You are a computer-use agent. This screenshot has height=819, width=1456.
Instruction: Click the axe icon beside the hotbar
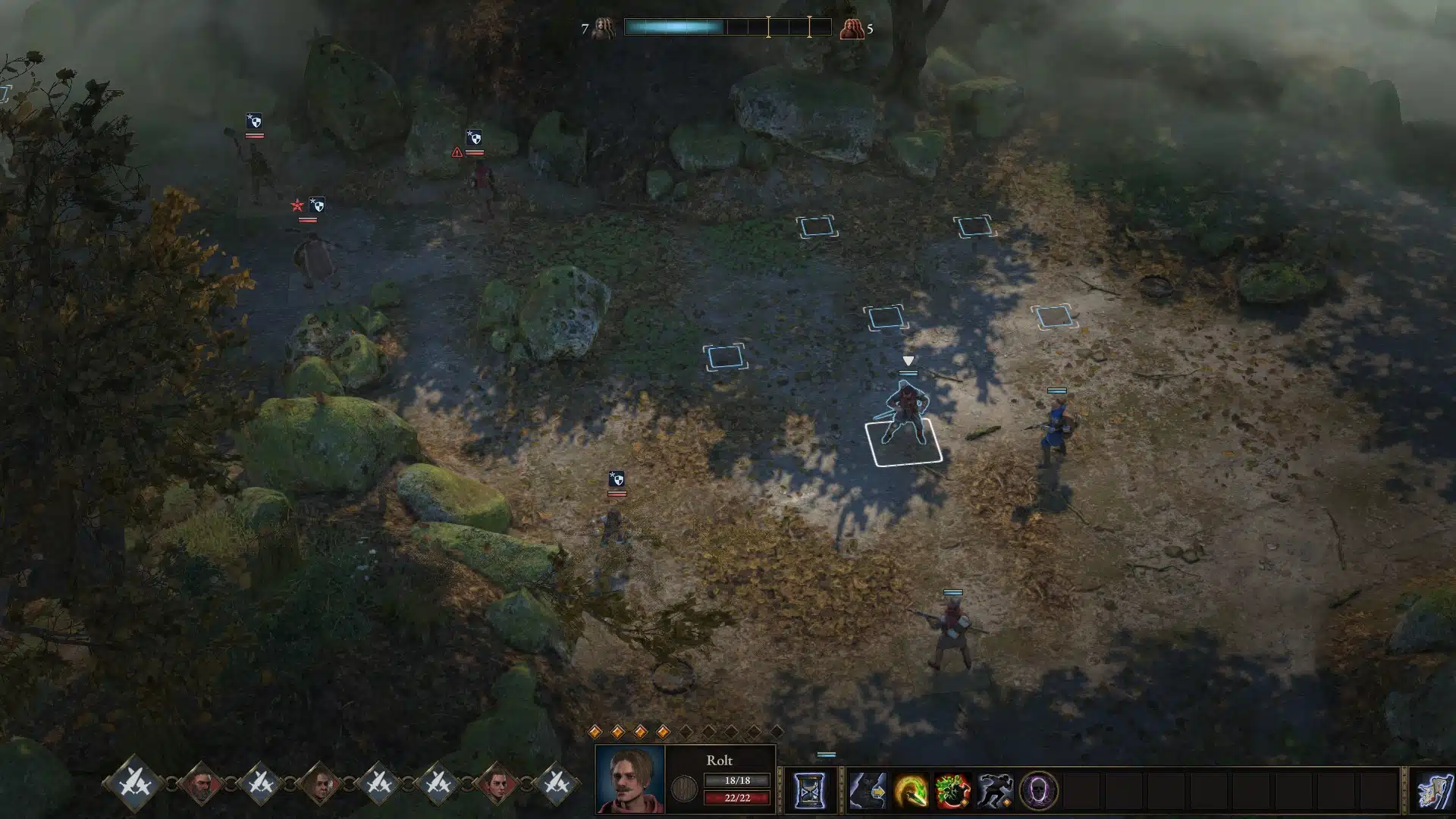pyautogui.click(x=1435, y=792)
